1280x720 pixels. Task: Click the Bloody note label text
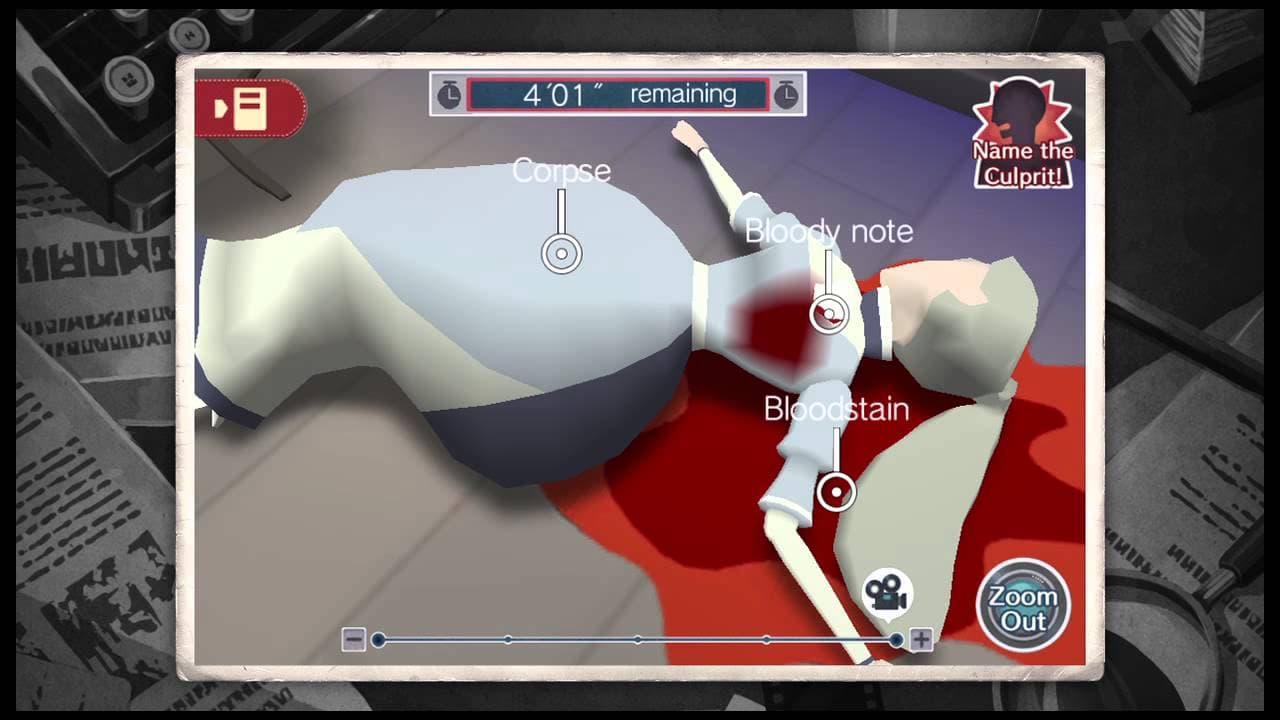click(x=829, y=231)
